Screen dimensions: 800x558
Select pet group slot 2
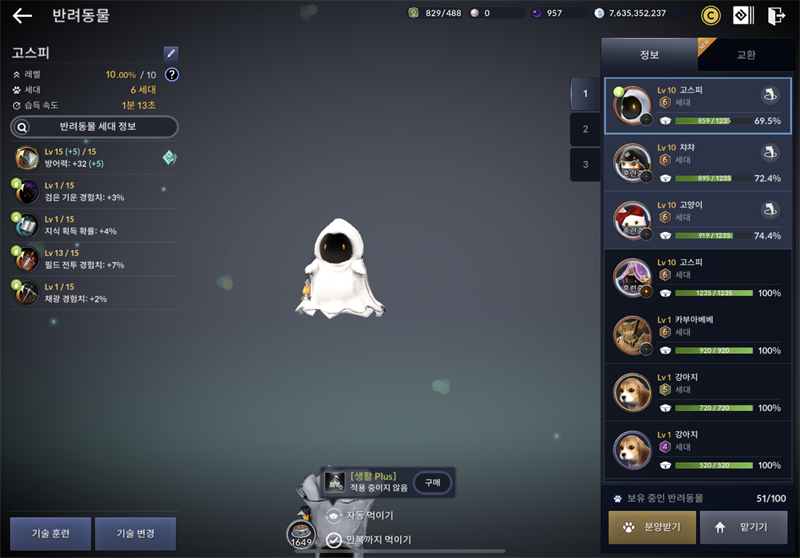[x=585, y=129]
